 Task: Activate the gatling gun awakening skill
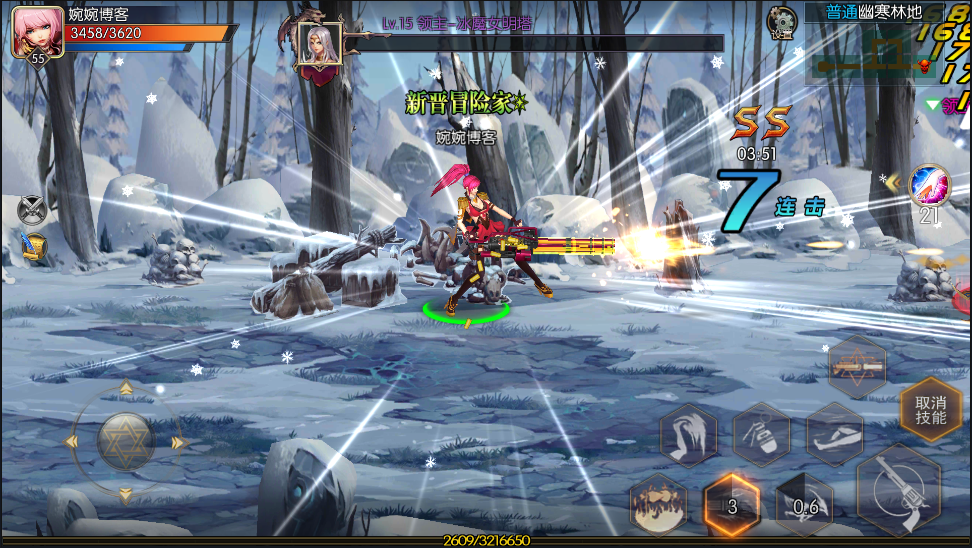coord(857,367)
